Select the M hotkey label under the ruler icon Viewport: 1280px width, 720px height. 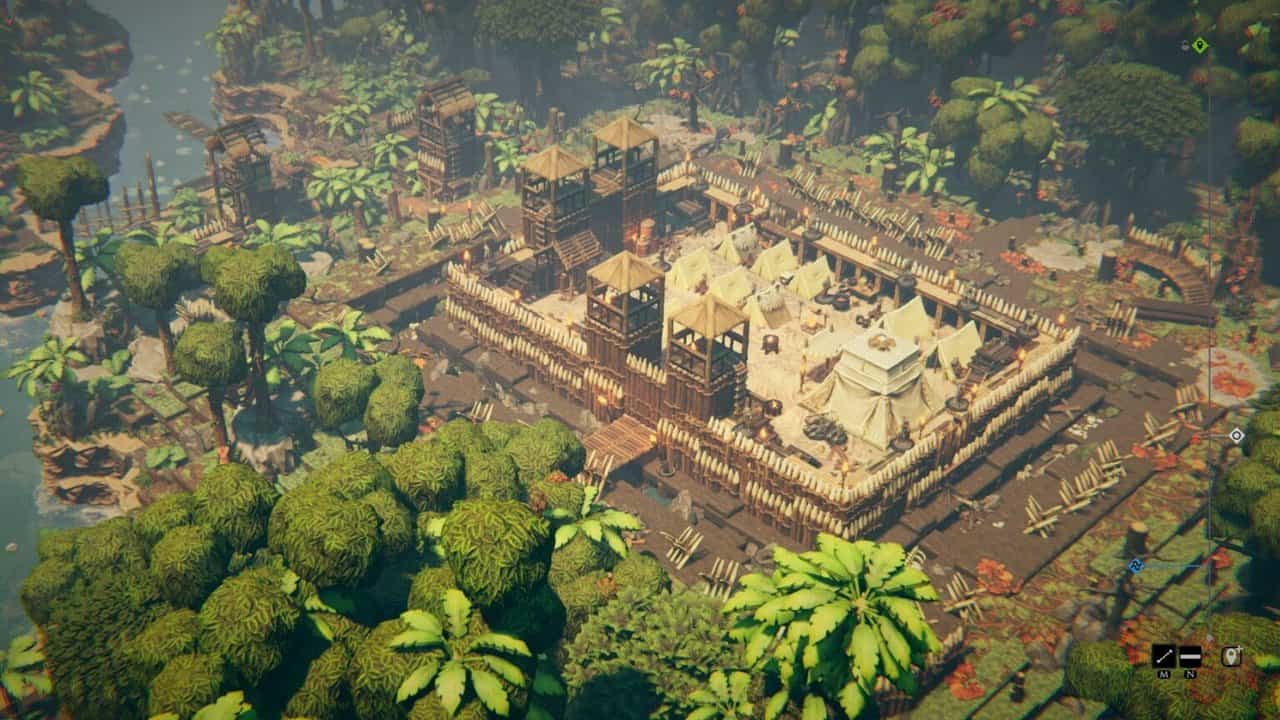point(1163,673)
